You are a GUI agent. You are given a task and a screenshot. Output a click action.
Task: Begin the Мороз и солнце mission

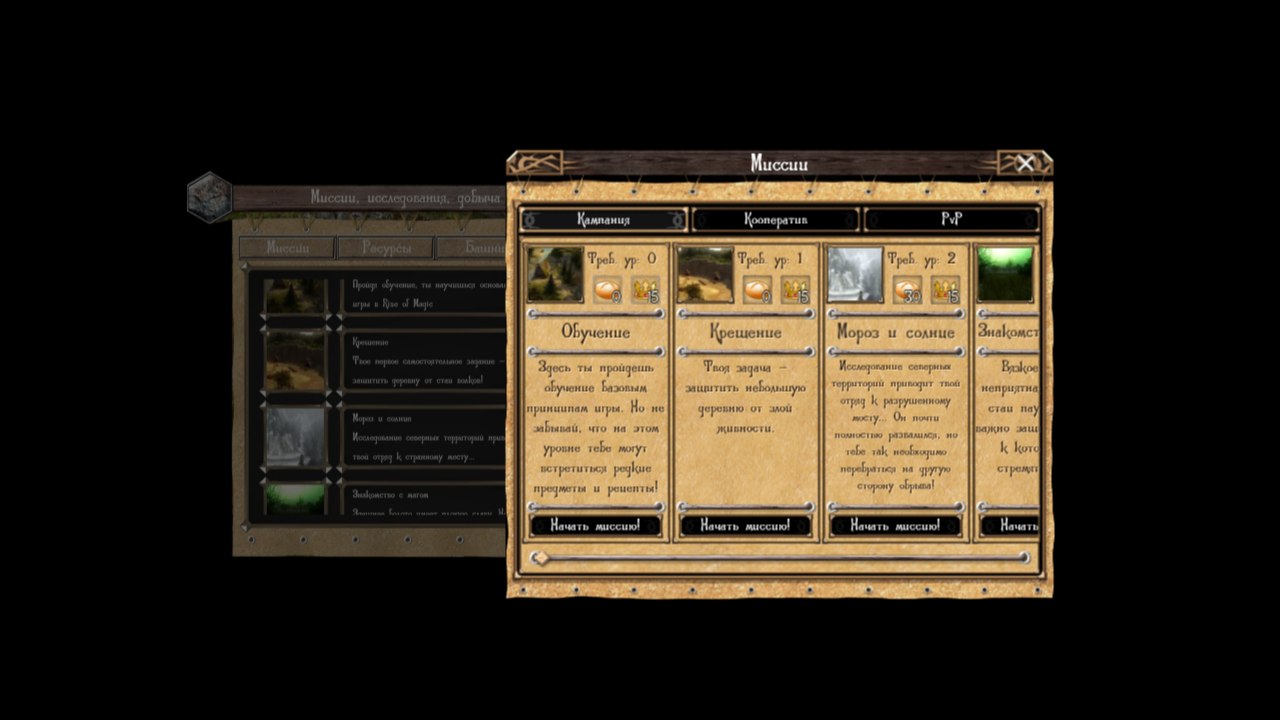(x=895, y=525)
